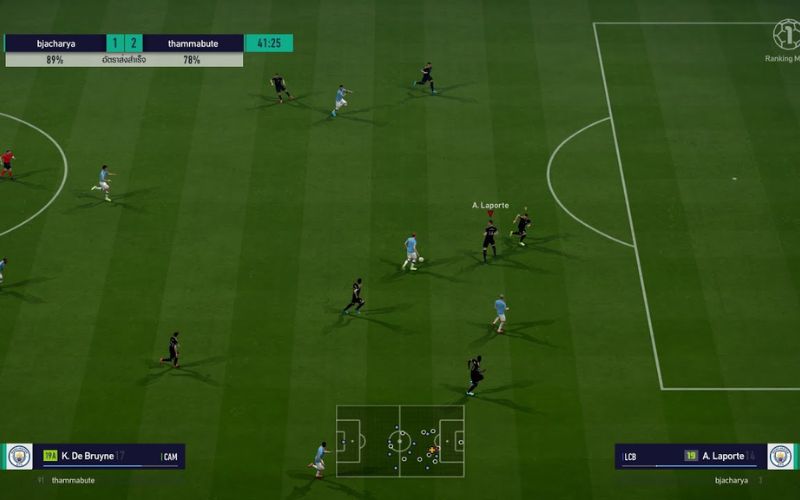
Task: Click the club crest beside K. De Bruyne
Action: pos(19,457)
